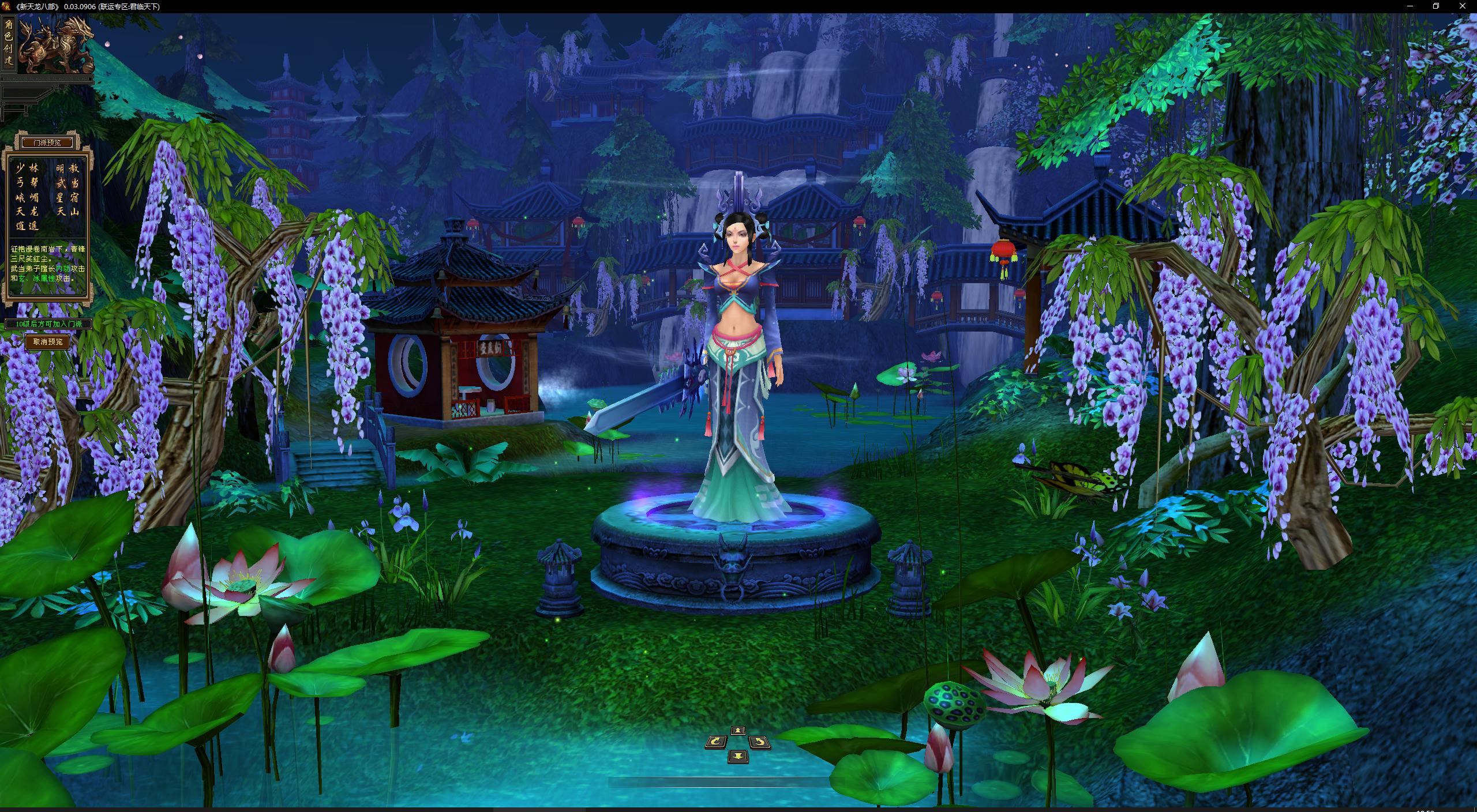
Task: Preview the 少林 (Shaolin) sect
Action: [27, 168]
